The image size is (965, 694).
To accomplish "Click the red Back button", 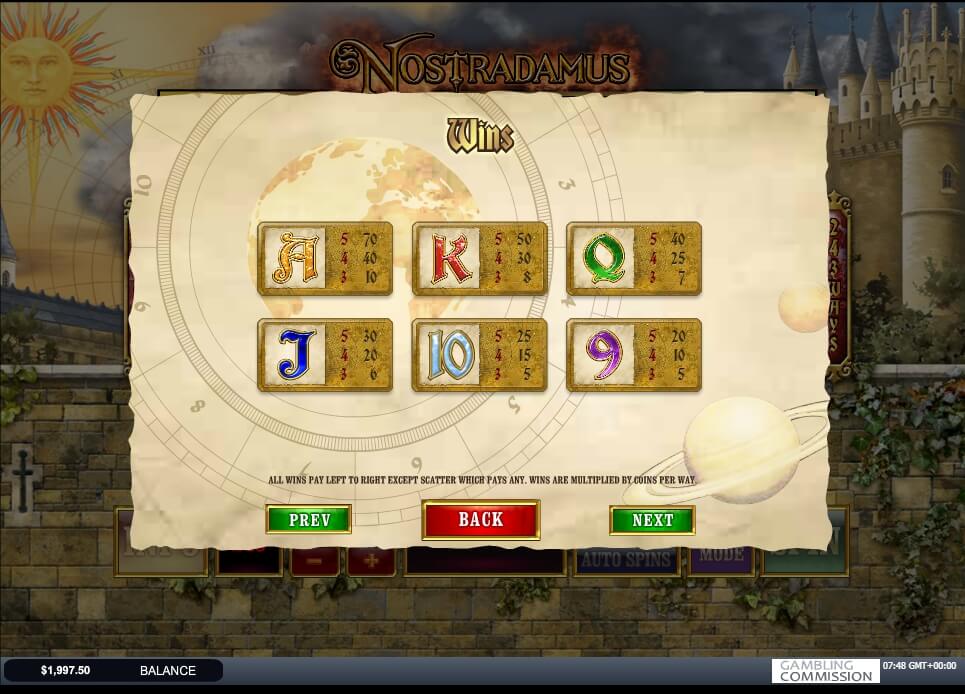I will [481, 519].
